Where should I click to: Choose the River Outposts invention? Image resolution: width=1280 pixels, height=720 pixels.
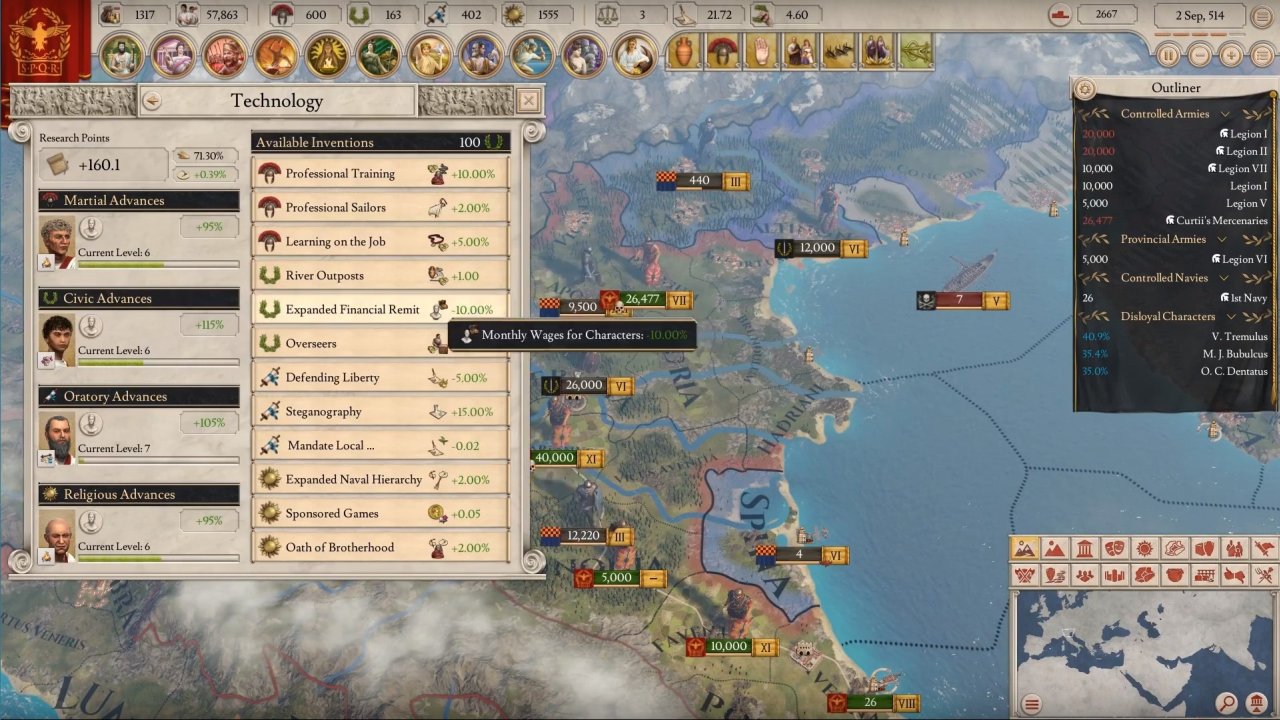point(380,275)
